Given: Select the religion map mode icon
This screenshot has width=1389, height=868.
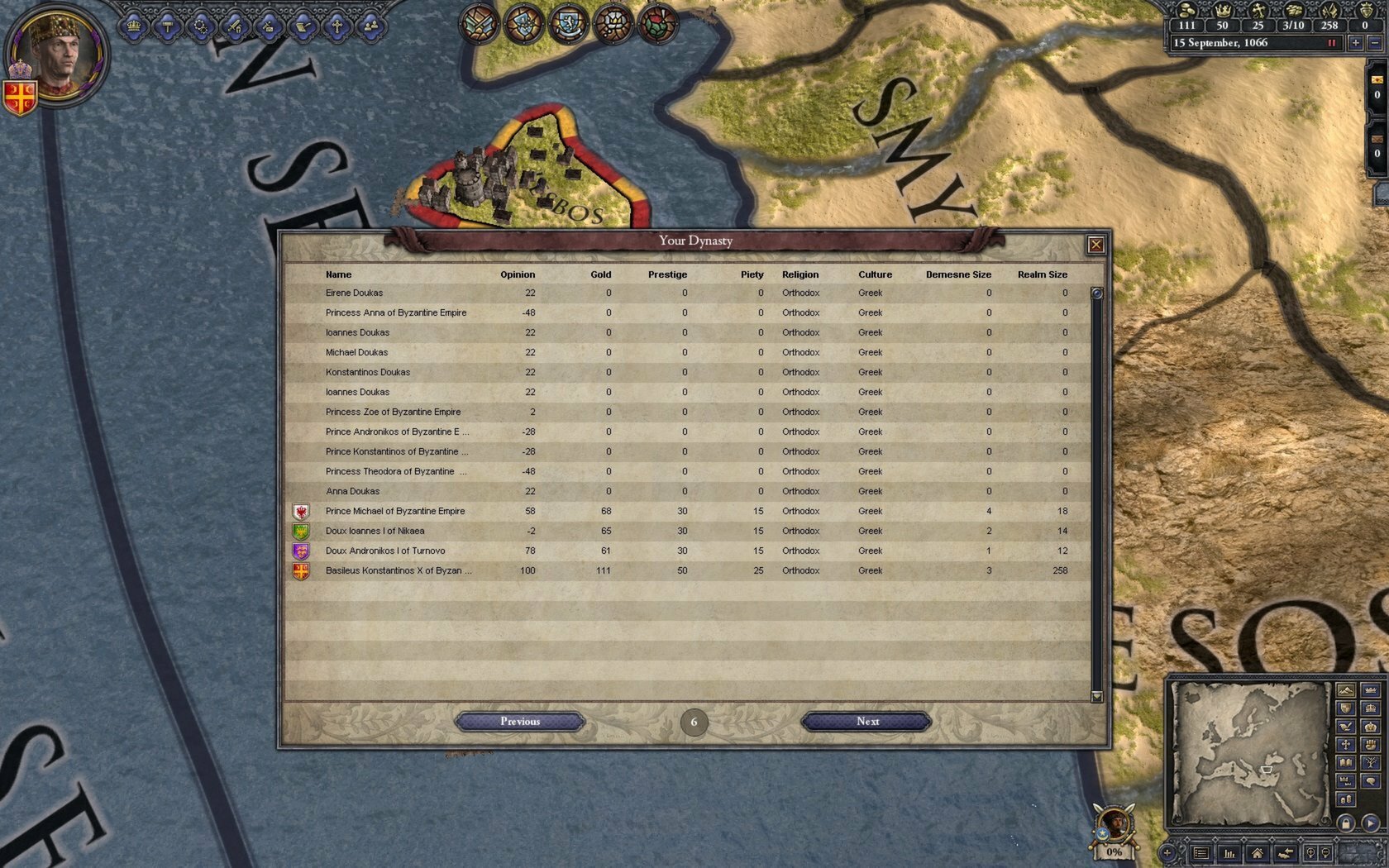Looking at the screenshot, I should pos(1345,745).
